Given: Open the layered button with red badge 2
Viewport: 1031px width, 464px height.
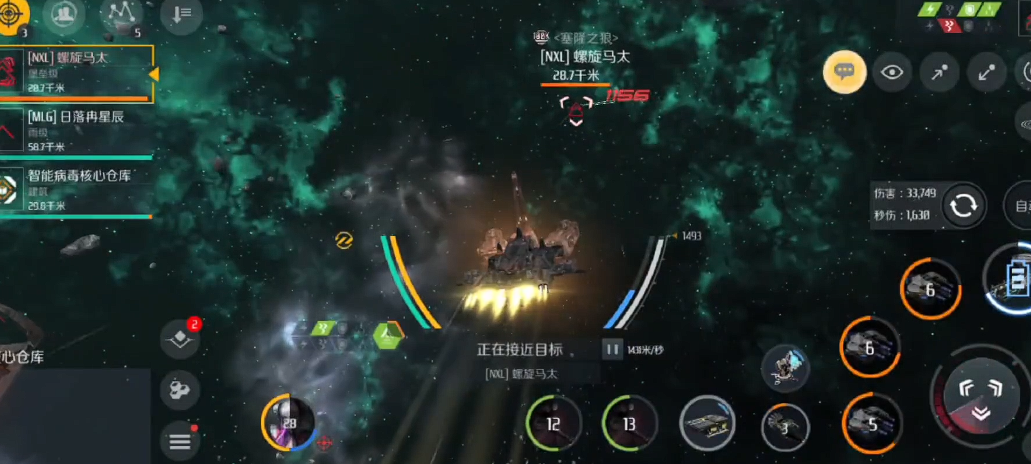Looking at the screenshot, I should tap(180, 339).
